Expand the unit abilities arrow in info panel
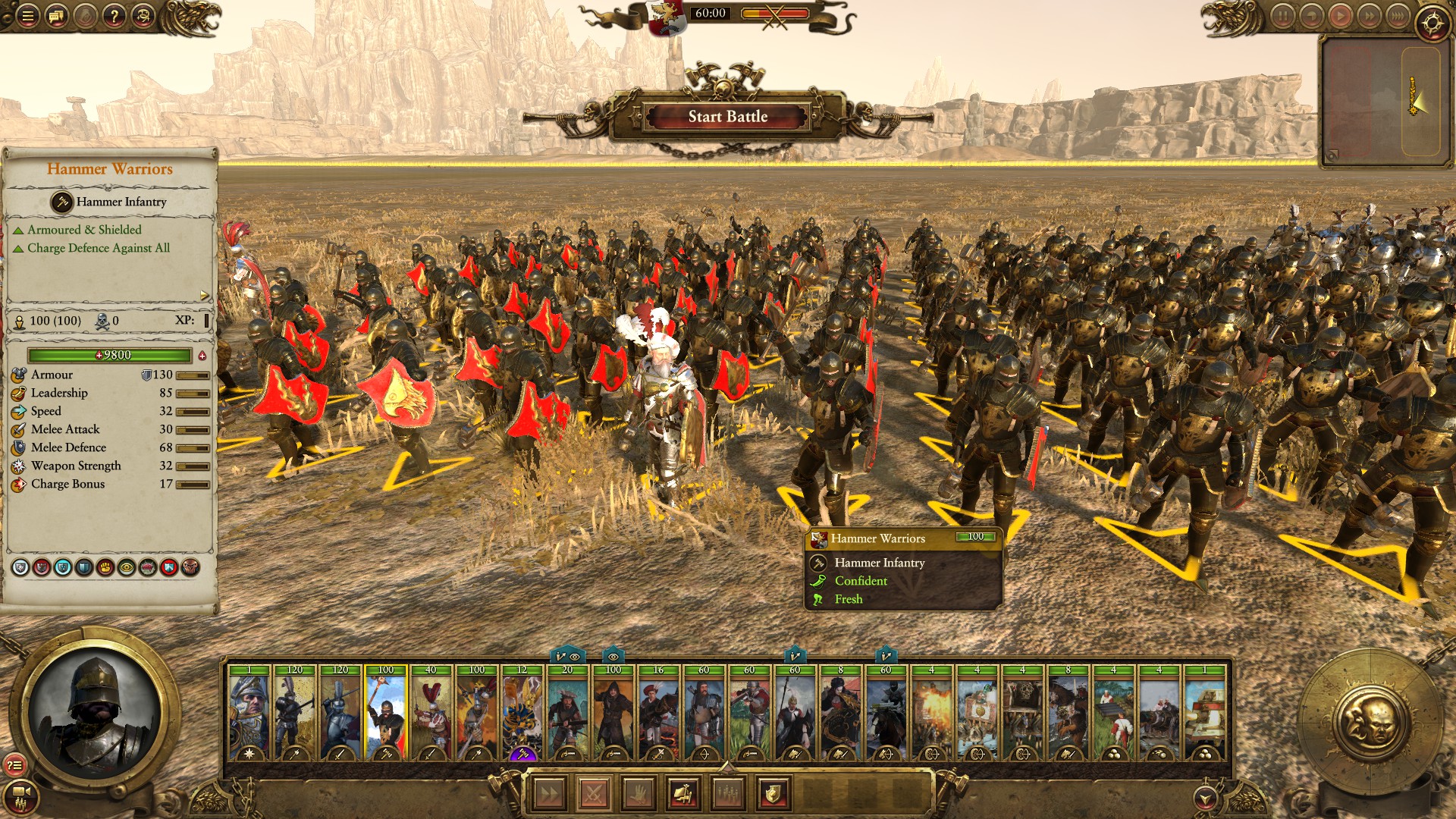 [204, 295]
